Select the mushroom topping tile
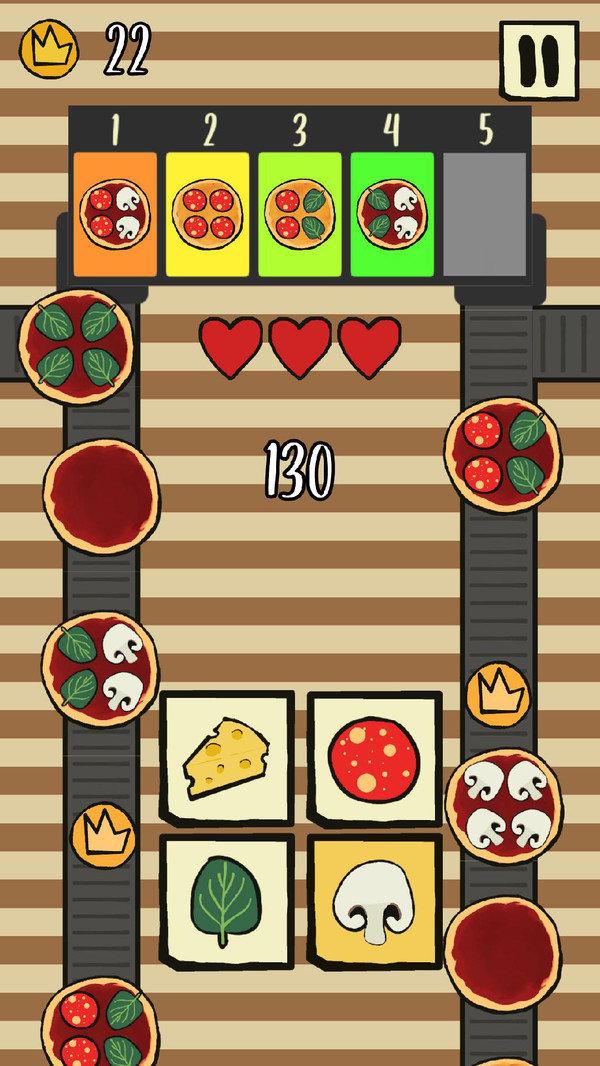Screen dimensions: 600x1066 click(374, 898)
